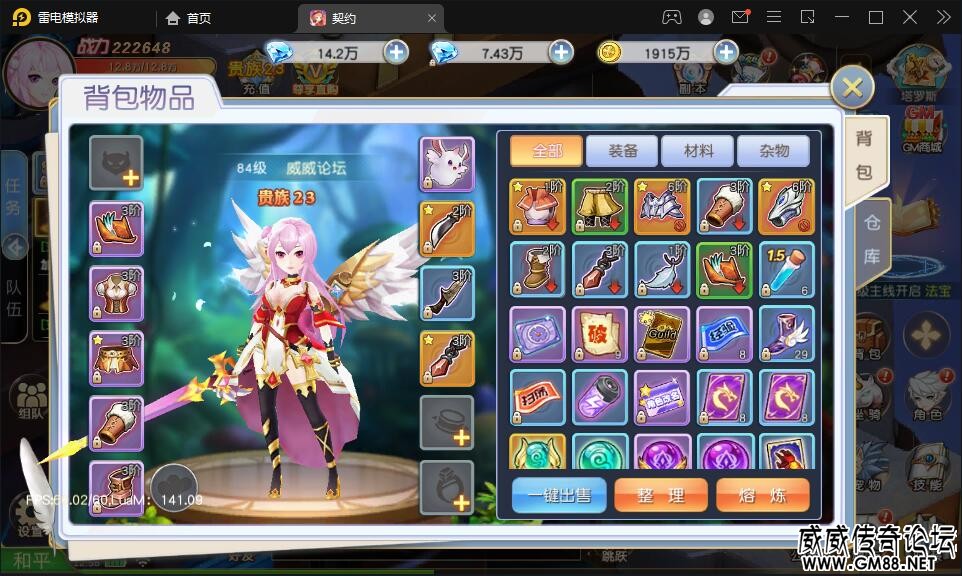Image resolution: width=962 pixels, height=576 pixels.
Task: Select the 全部 all-items tab
Action: tap(547, 151)
